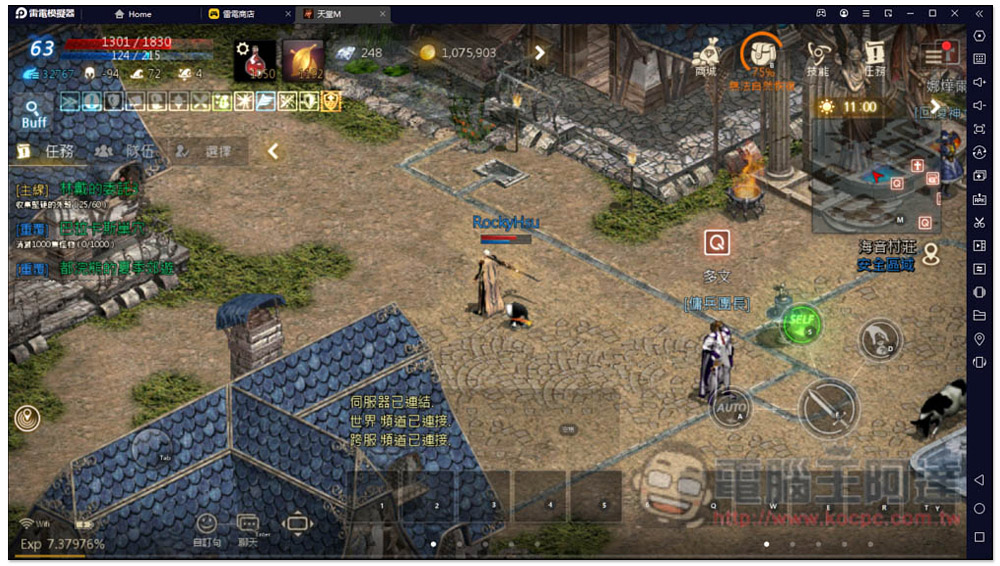Image resolution: width=1000 pixels, height=566 pixels.
Task: Open the Buff magnifier button
Action: click(x=34, y=111)
